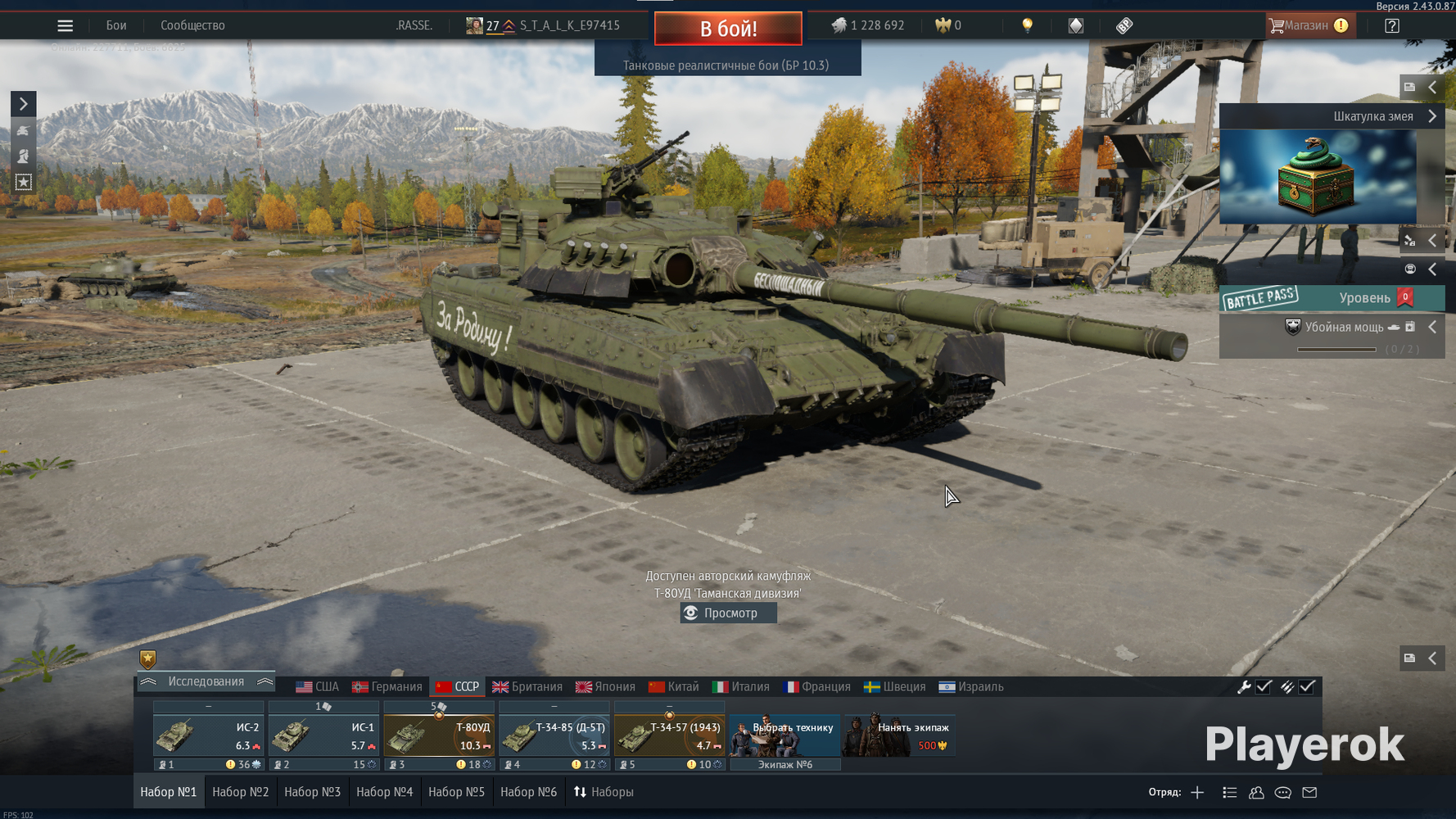This screenshot has height=819, width=1456.
Task: Start battle with the В бой! button
Action: (x=727, y=29)
